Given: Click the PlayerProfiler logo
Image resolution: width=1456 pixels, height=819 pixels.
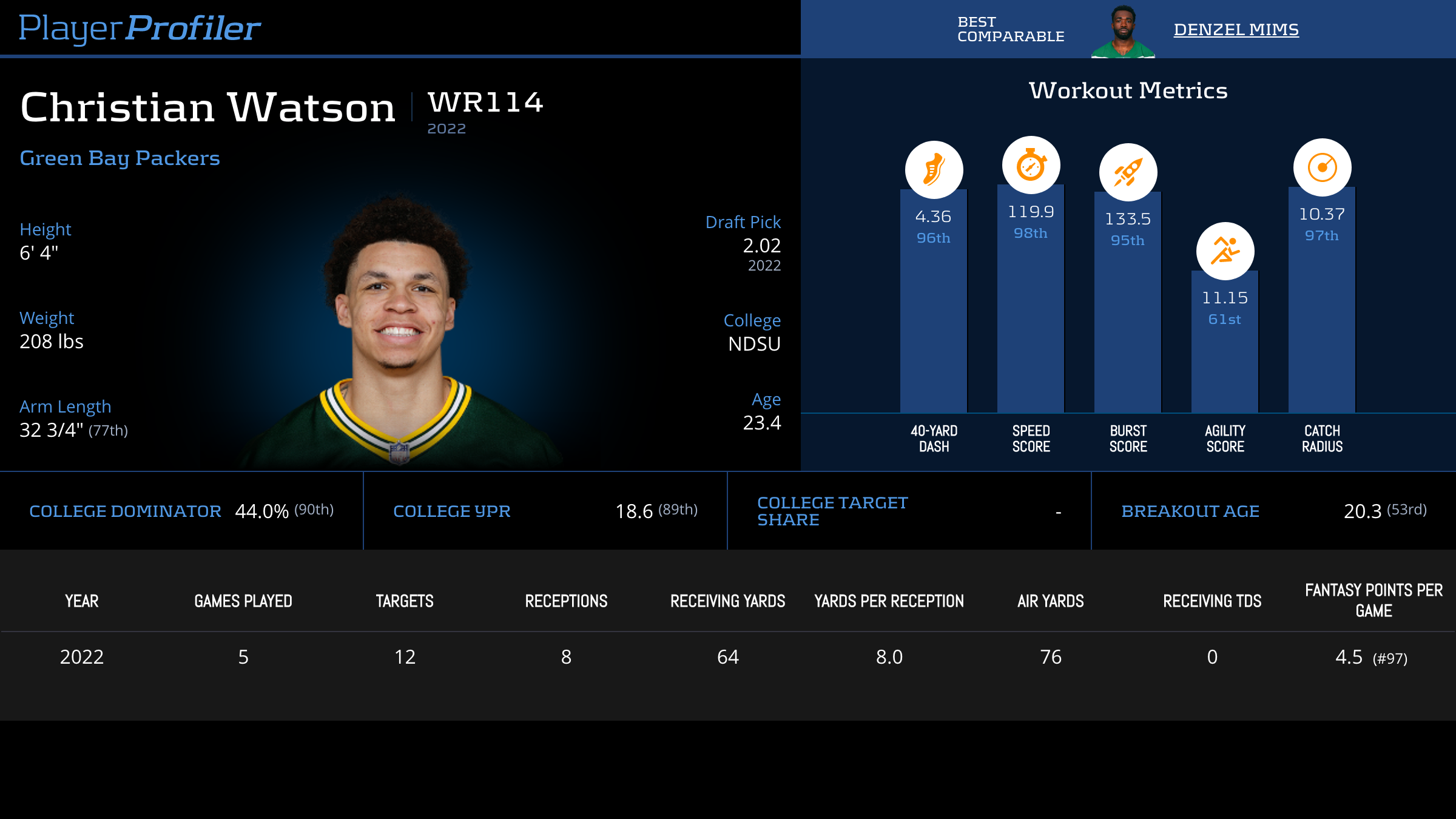Looking at the screenshot, I should [140, 28].
